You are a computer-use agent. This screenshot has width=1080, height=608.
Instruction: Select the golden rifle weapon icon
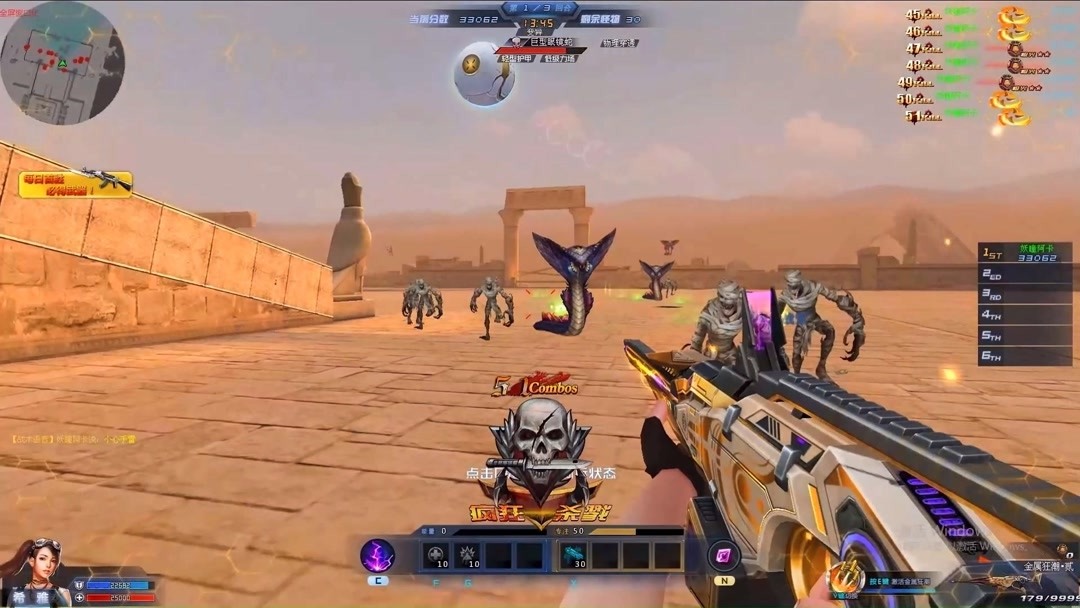[x=1000, y=580]
